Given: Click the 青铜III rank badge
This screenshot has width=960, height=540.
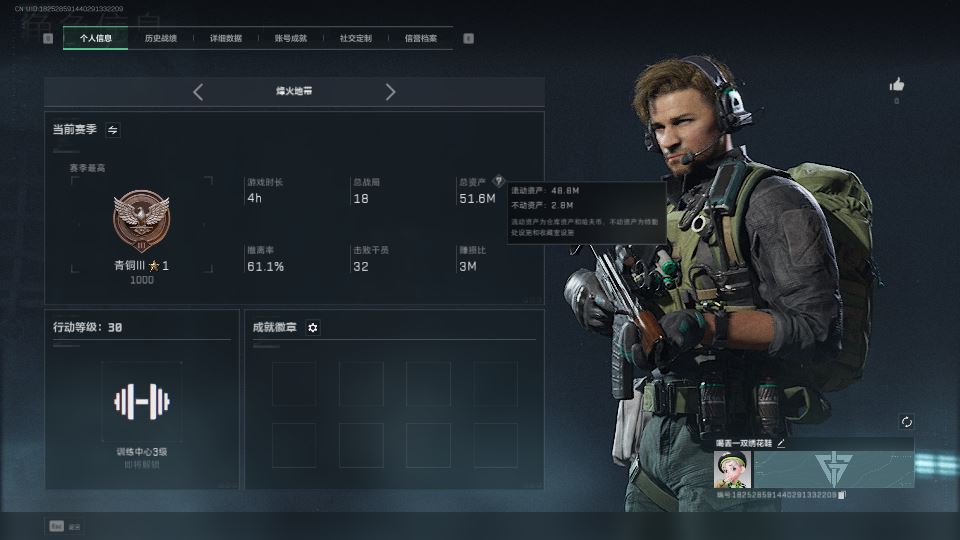Looking at the screenshot, I should (x=141, y=221).
